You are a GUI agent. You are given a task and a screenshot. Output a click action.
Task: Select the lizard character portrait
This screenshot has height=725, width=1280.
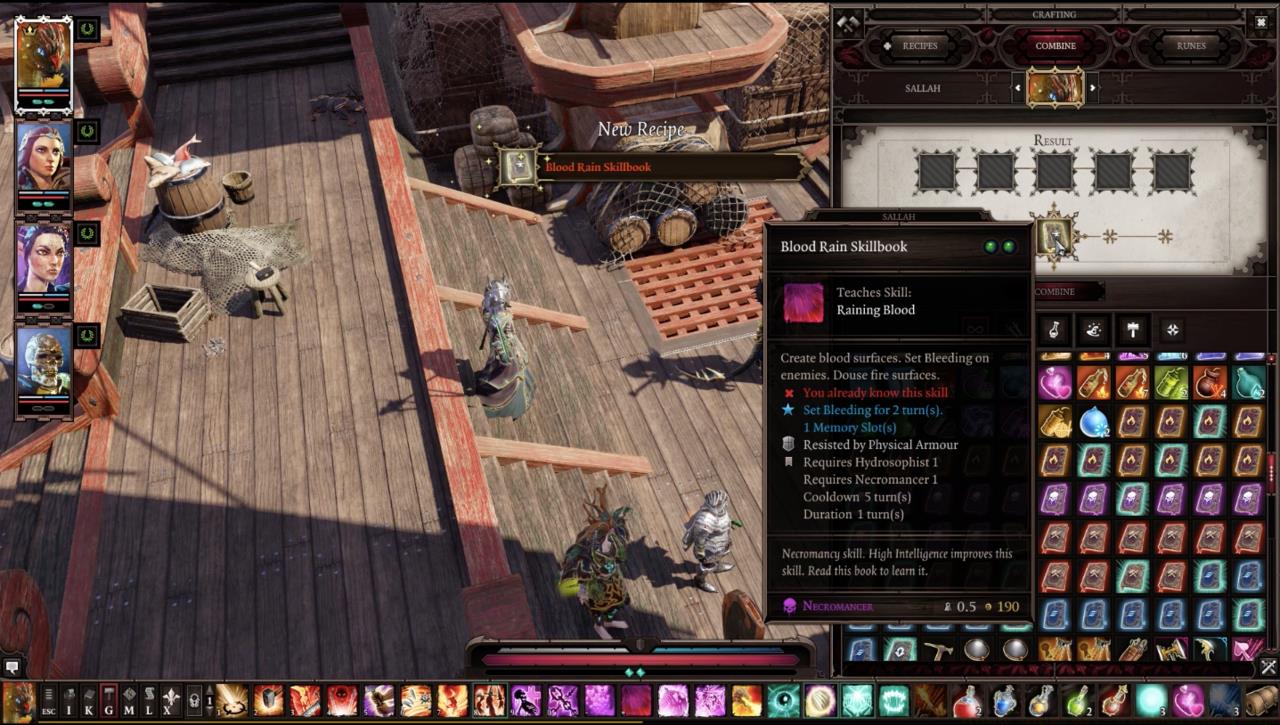point(43,53)
